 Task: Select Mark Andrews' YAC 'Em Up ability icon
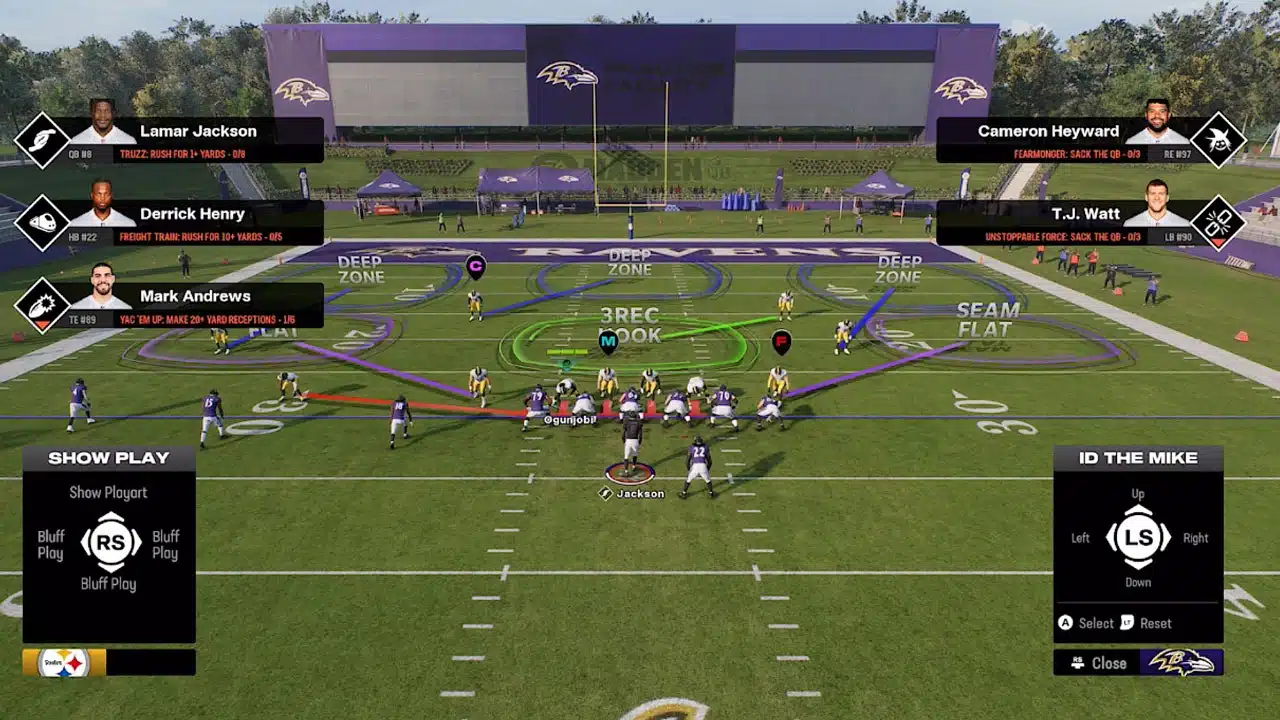point(40,305)
